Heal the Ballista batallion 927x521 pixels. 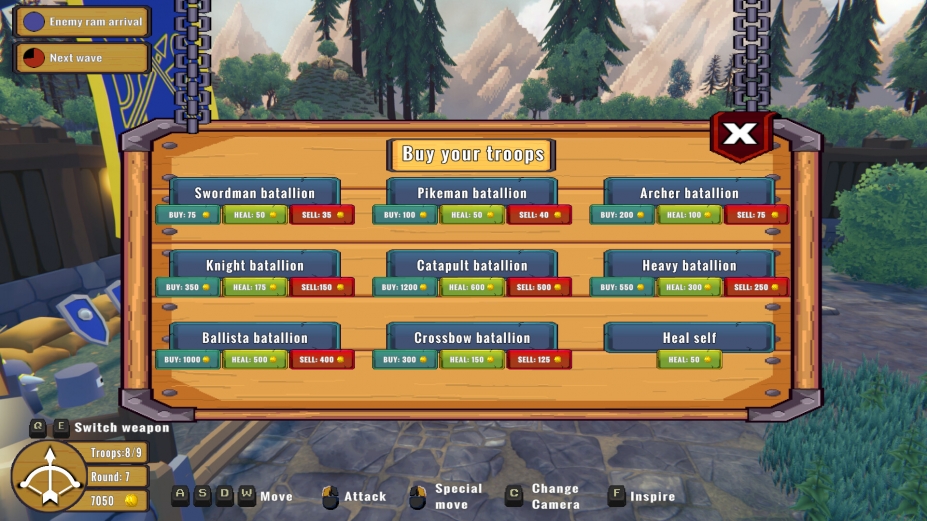click(254, 359)
